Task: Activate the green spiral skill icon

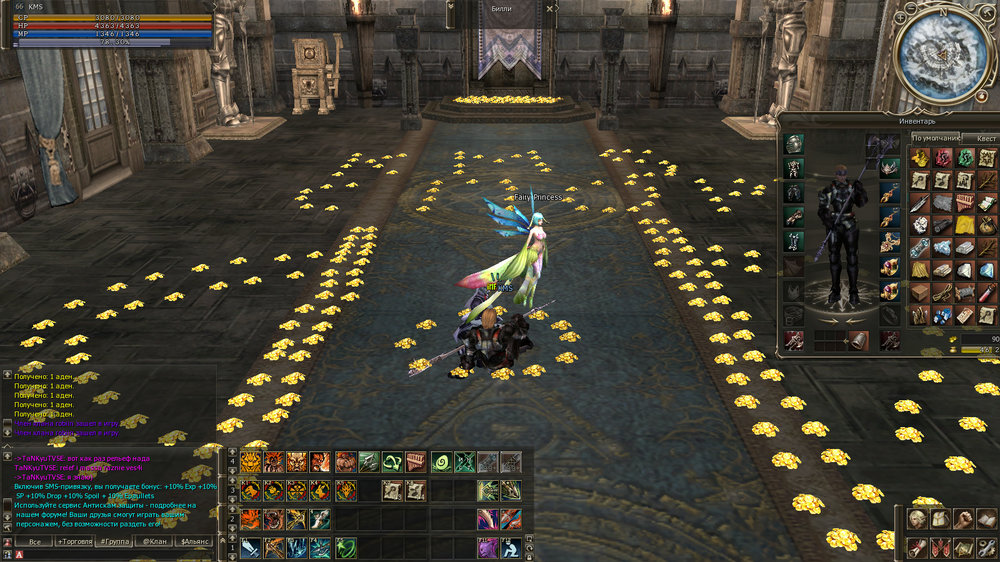Action: [x=441, y=462]
